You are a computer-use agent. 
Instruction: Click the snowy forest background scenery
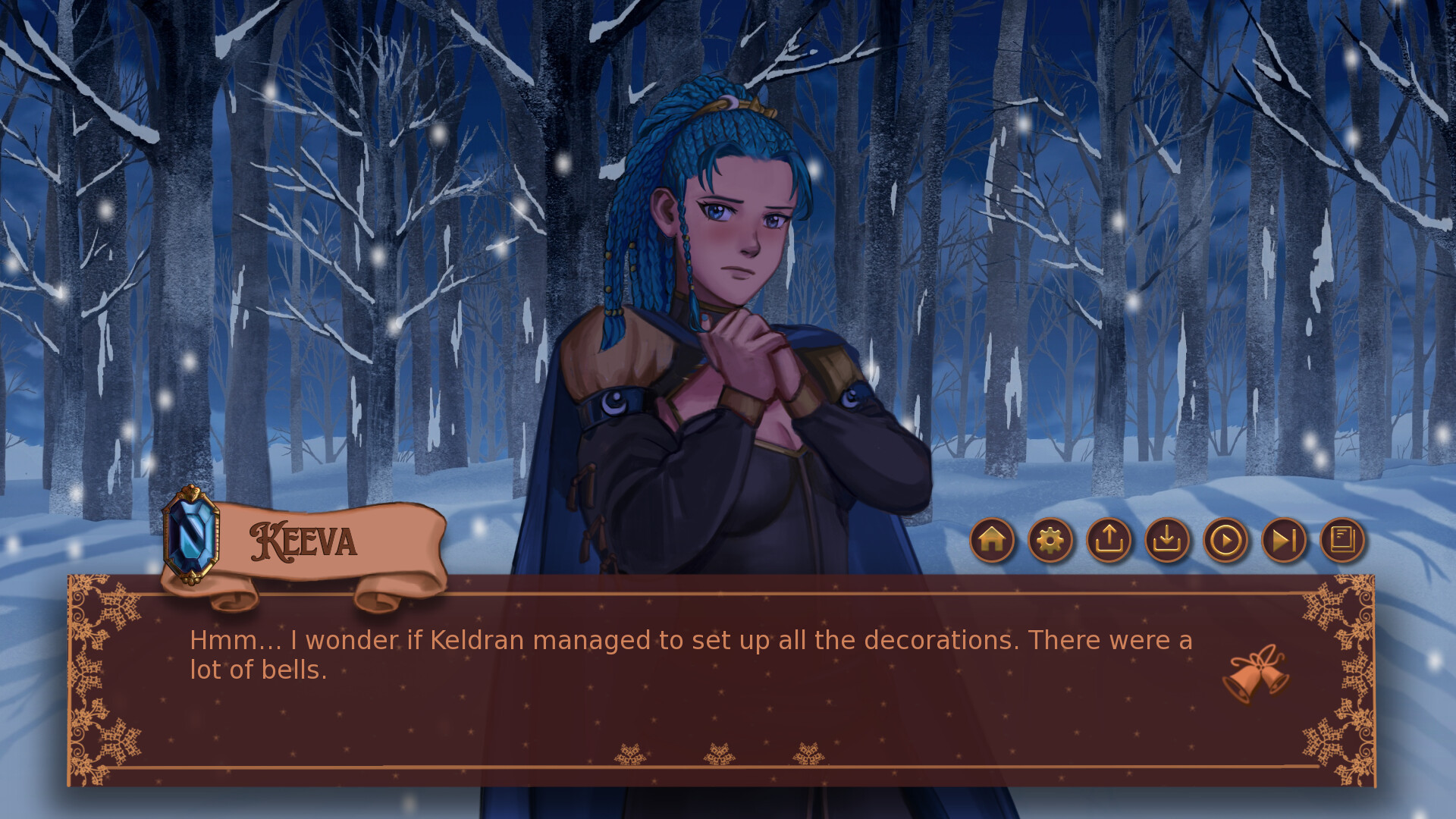[x=227, y=227]
